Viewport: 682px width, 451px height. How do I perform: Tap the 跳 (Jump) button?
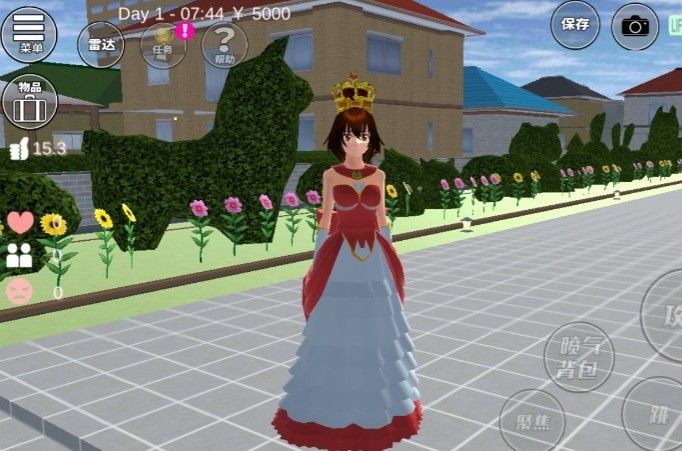[657, 413]
